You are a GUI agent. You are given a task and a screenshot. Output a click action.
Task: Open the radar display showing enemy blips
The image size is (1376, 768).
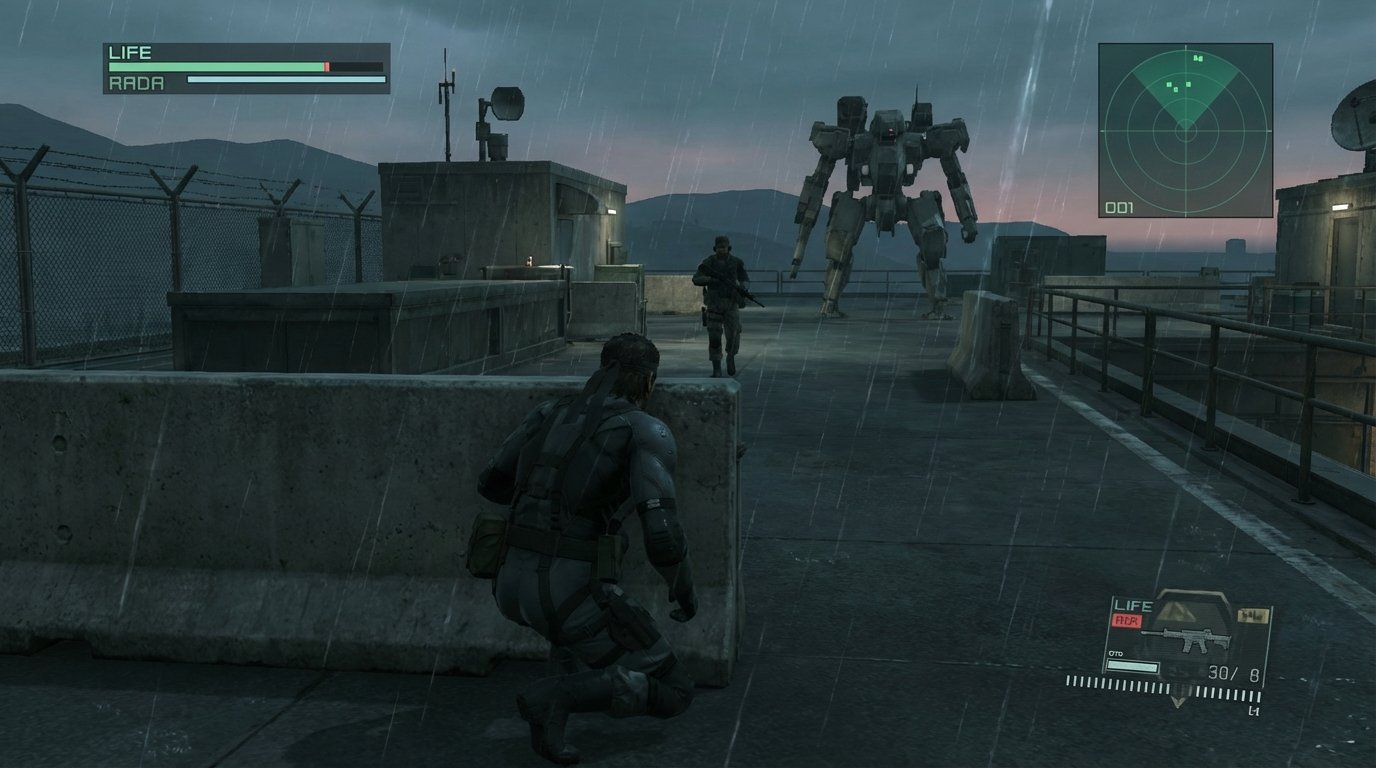(x=1185, y=130)
